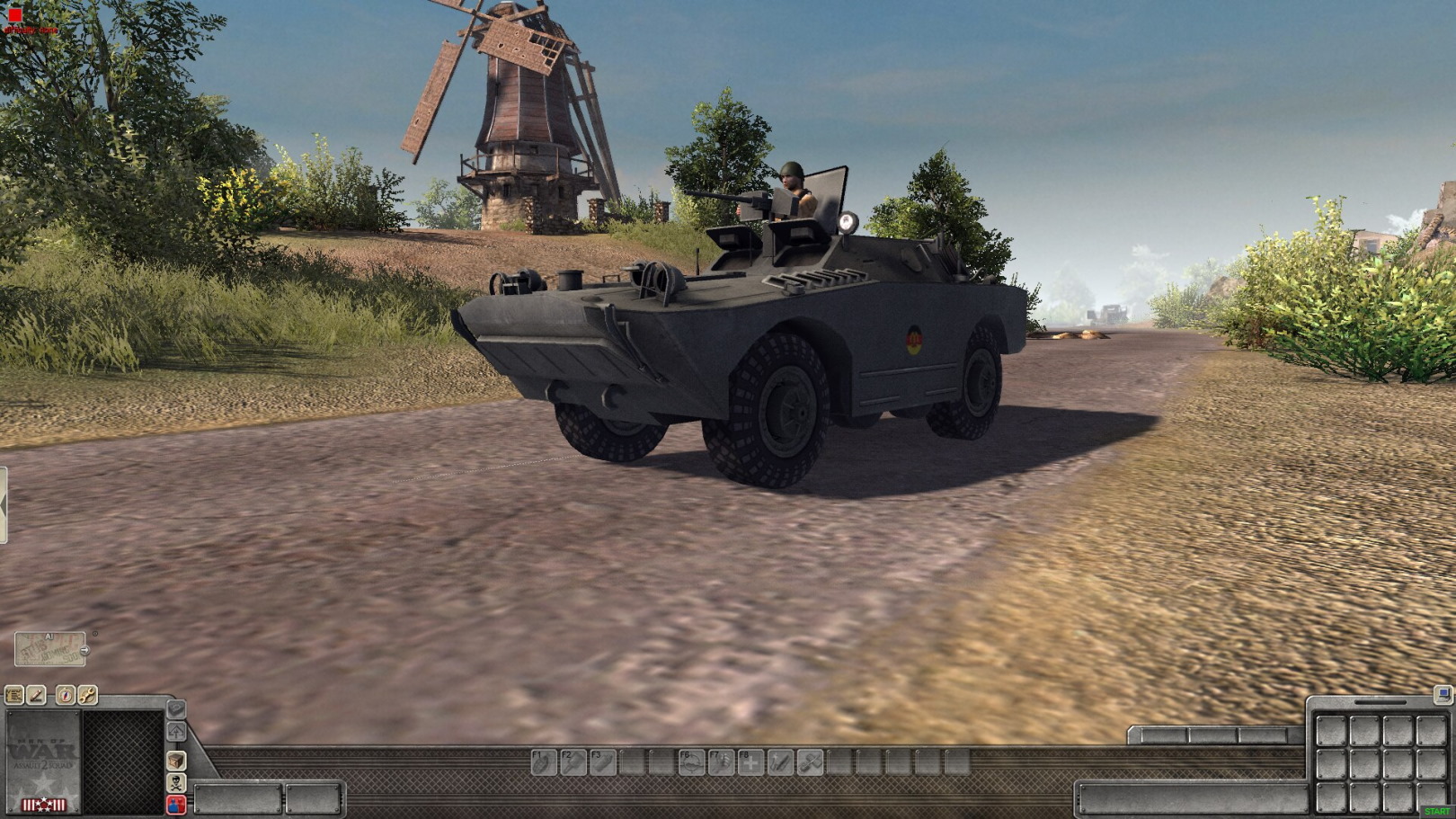The image size is (1456, 819).
Task: Click the rank-up arrow button
Action: point(176,732)
